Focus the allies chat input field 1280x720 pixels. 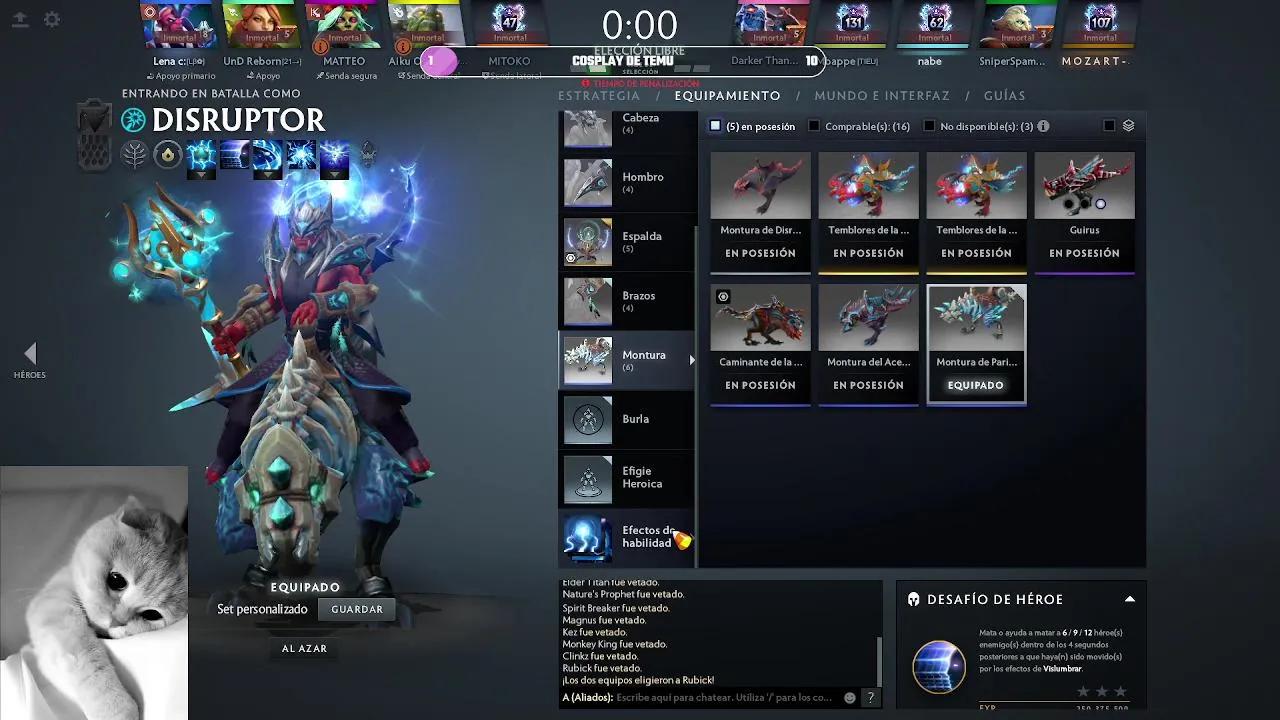(723, 698)
